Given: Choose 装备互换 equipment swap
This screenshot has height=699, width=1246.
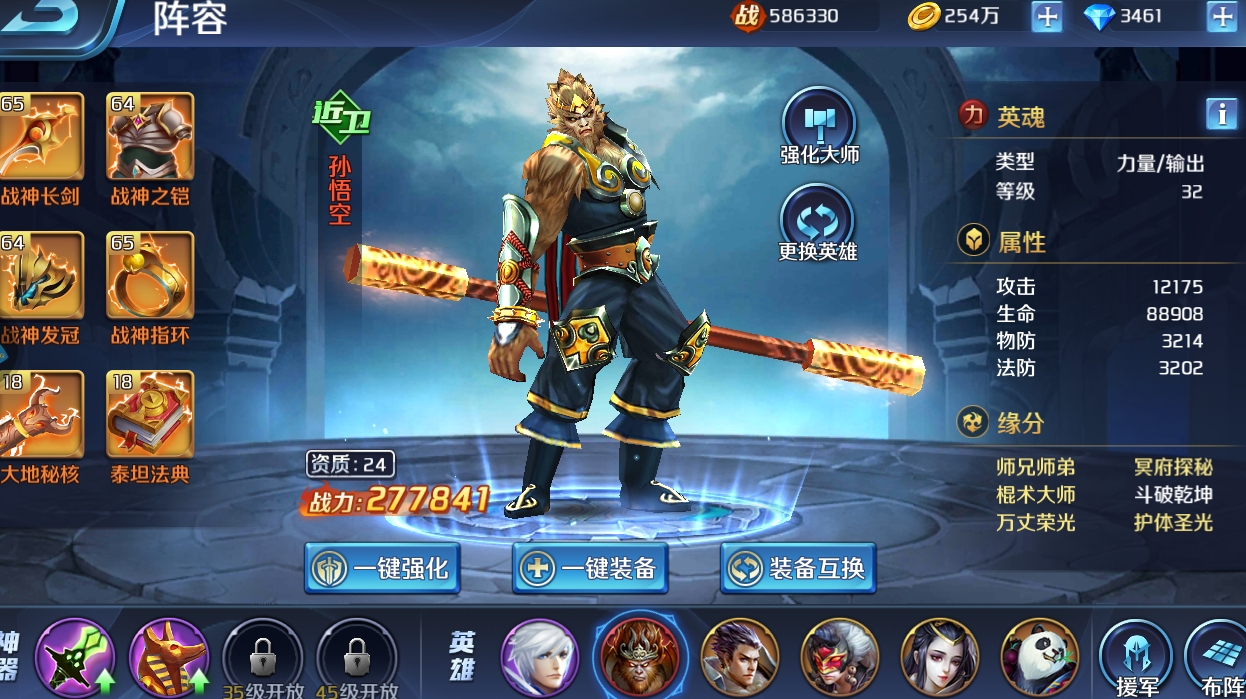Looking at the screenshot, I should point(798,569).
